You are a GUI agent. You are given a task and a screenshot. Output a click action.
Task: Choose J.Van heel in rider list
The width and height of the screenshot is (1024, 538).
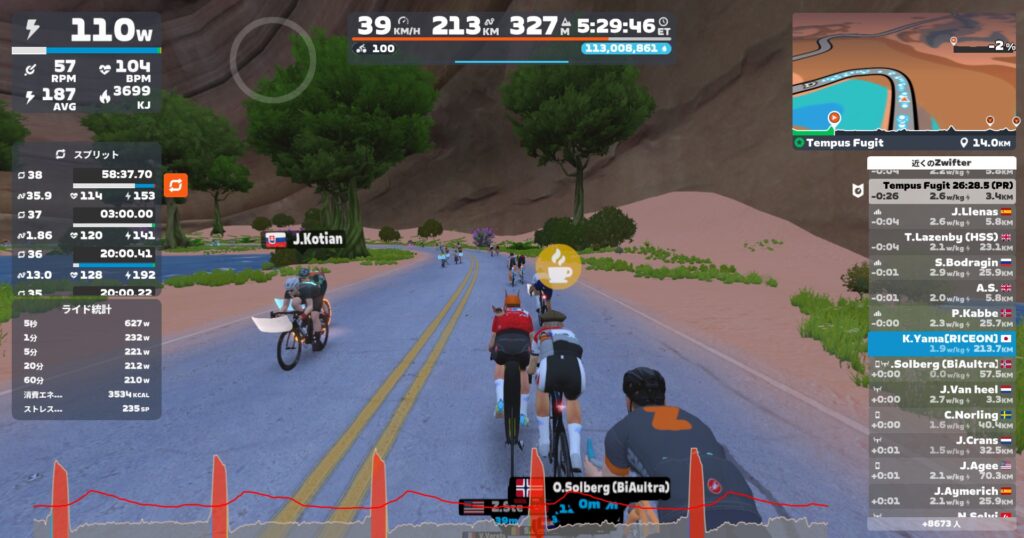click(941, 394)
